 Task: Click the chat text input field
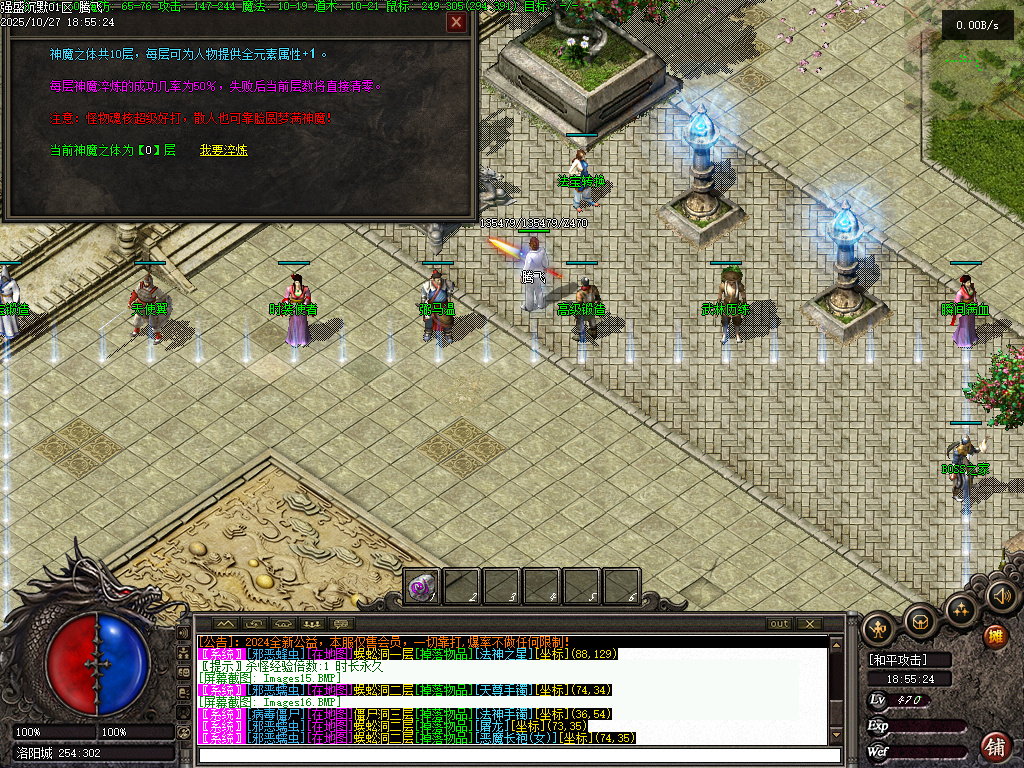(510, 756)
